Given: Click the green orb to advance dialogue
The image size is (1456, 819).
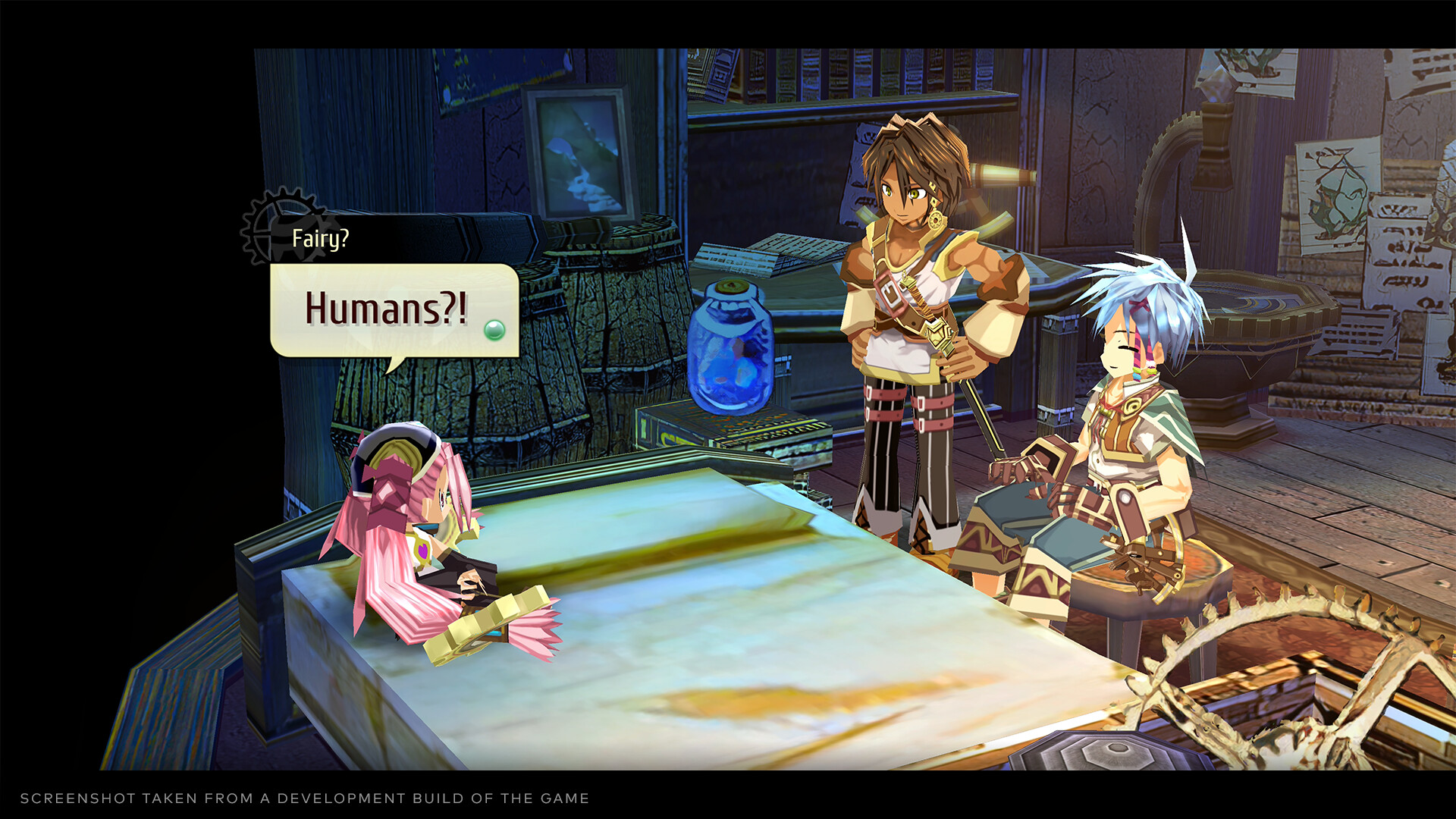Looking at the screenshot, I should (x=494, y=328).
